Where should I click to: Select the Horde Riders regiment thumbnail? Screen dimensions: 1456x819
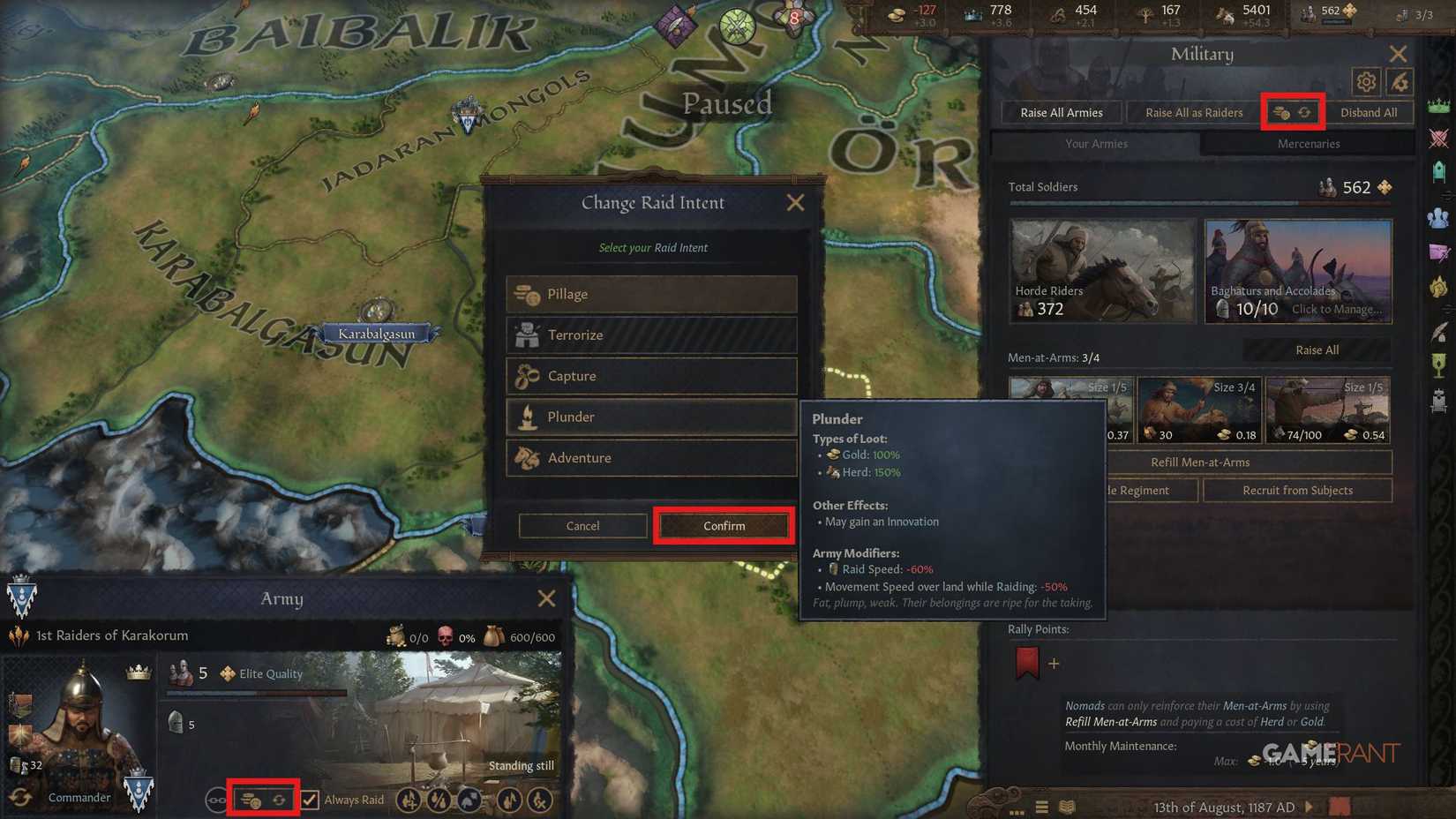(x=1102, y=271)
